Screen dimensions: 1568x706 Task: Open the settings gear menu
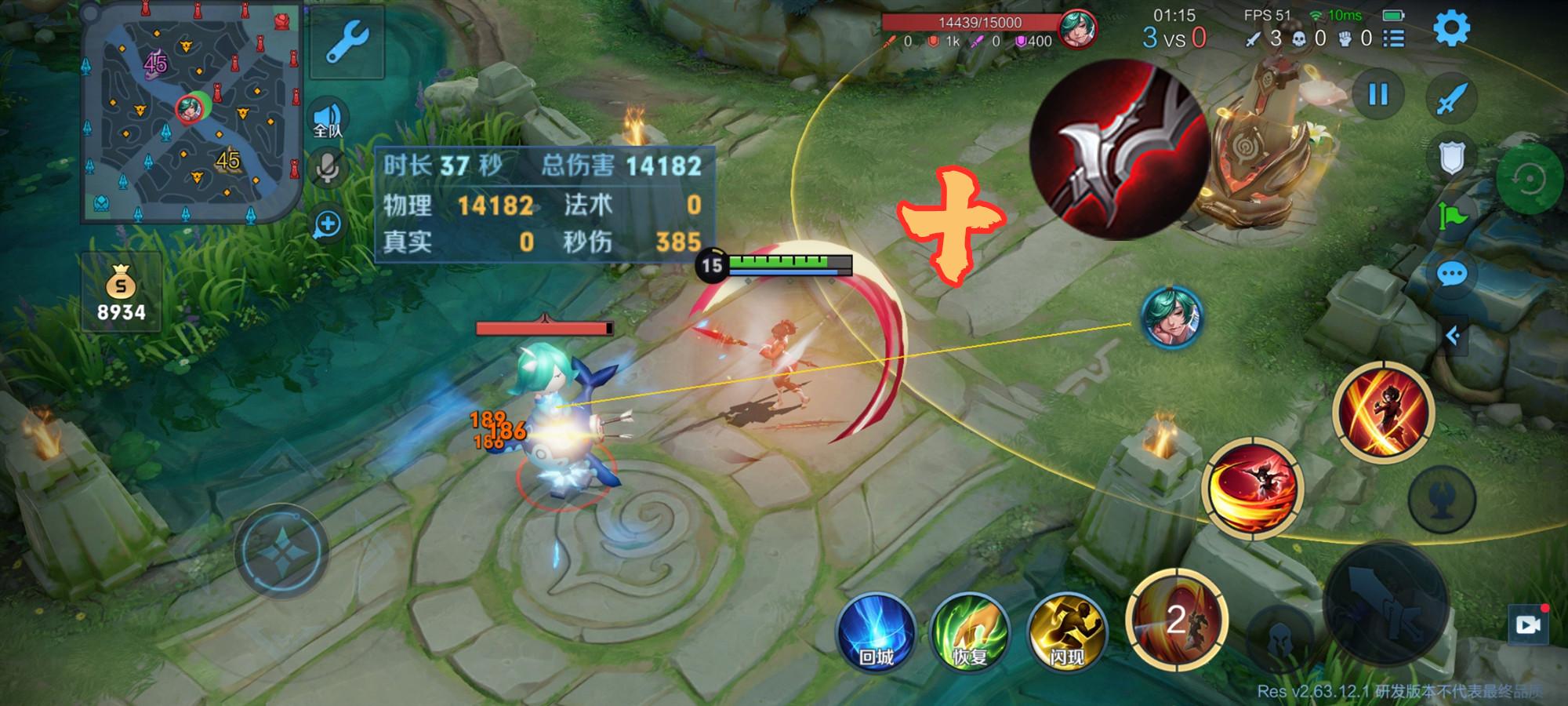pos(1451,29)
